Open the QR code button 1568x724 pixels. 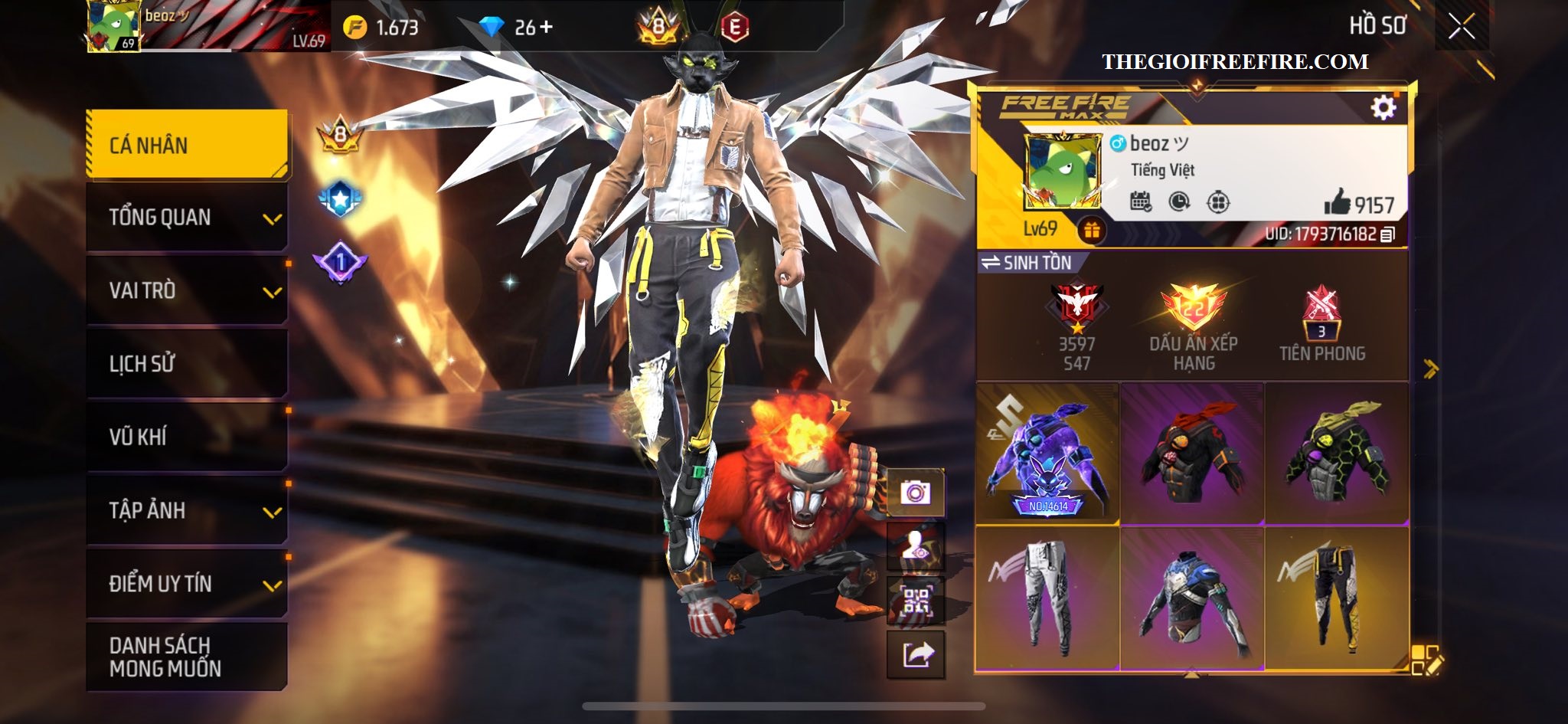coord(915,601)
